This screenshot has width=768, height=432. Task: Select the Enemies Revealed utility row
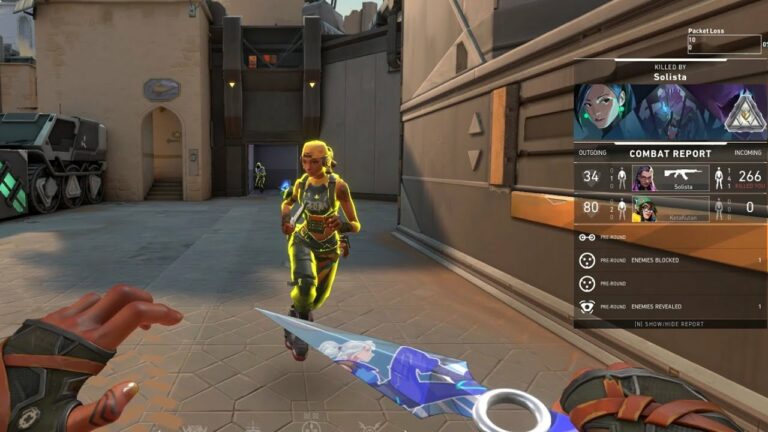670,307
